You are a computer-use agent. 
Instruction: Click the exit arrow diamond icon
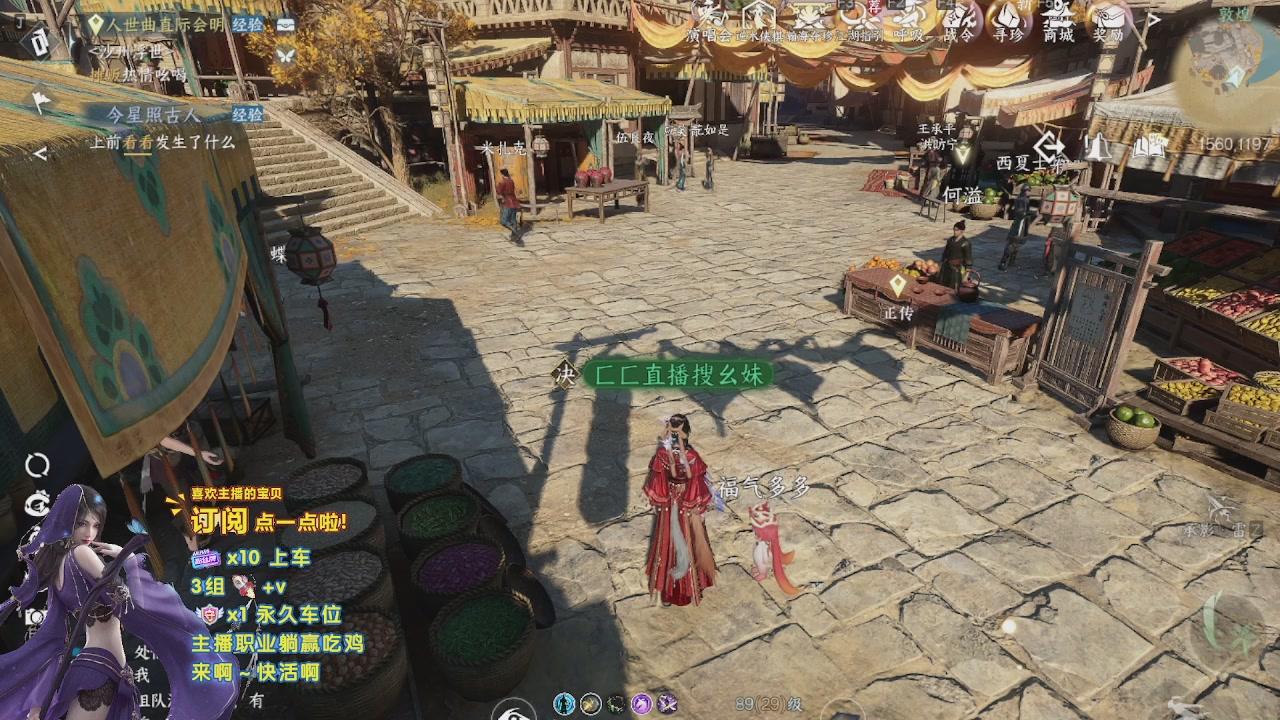click(x=1049, y=145)
